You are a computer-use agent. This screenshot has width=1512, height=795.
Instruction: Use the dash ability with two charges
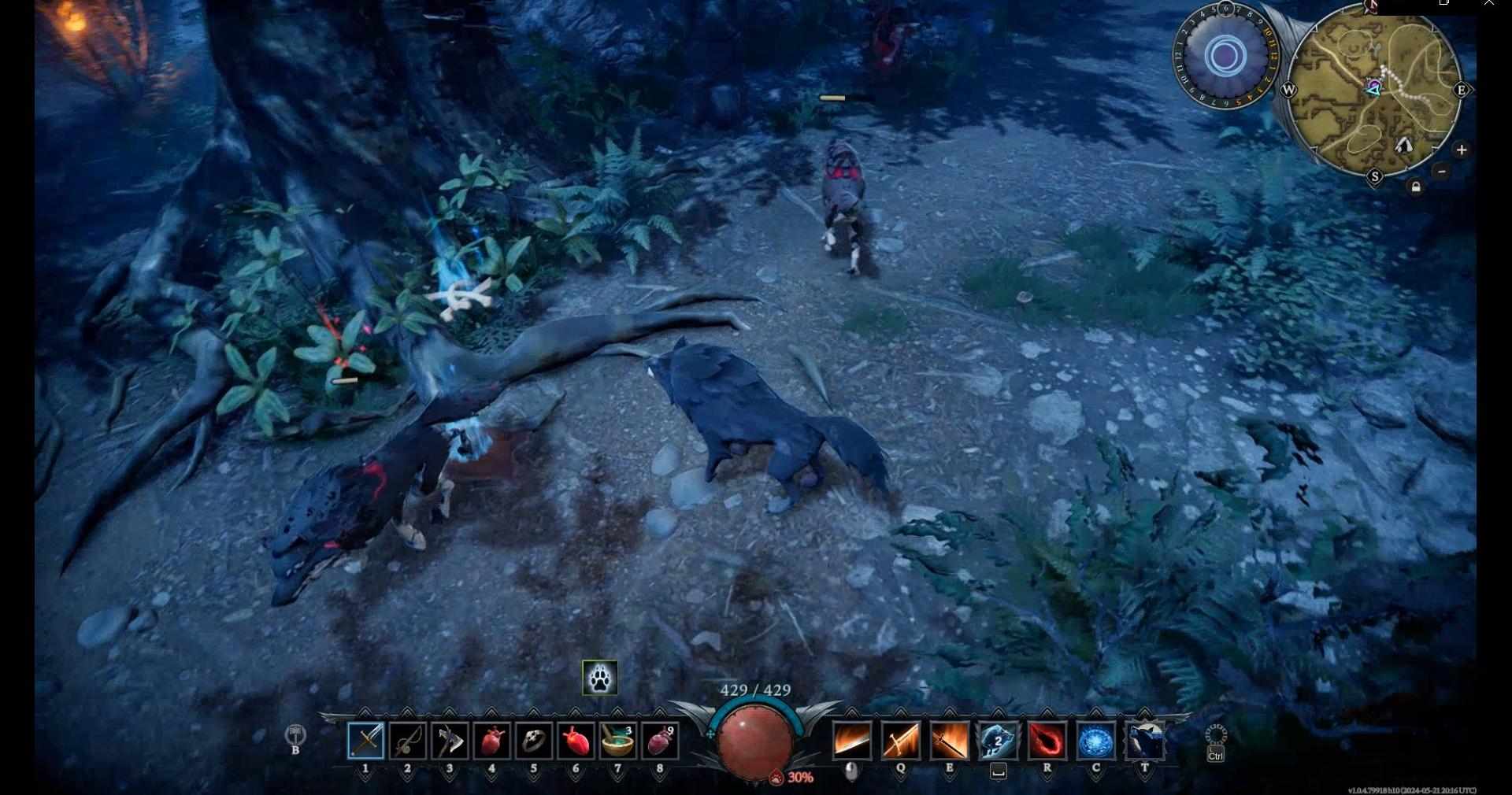[998, 740]
